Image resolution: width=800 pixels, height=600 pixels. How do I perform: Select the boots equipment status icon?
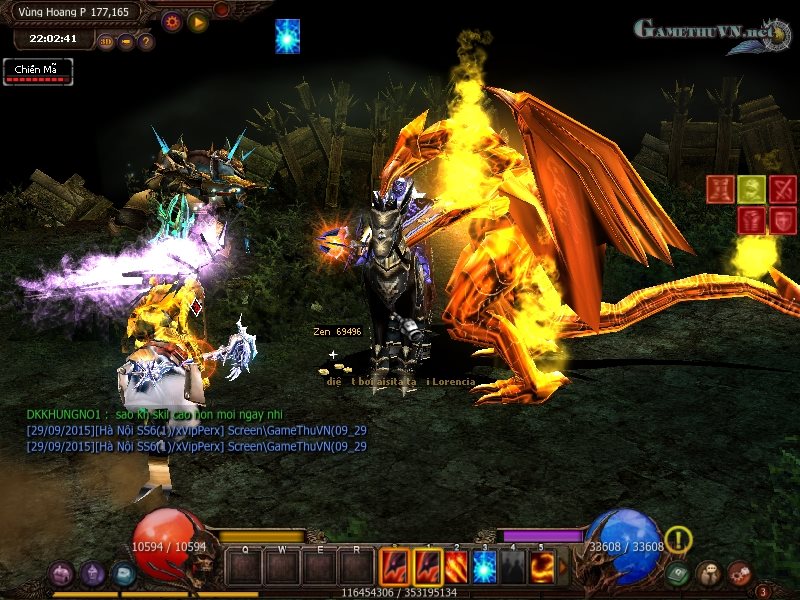[x=721, y=188]
